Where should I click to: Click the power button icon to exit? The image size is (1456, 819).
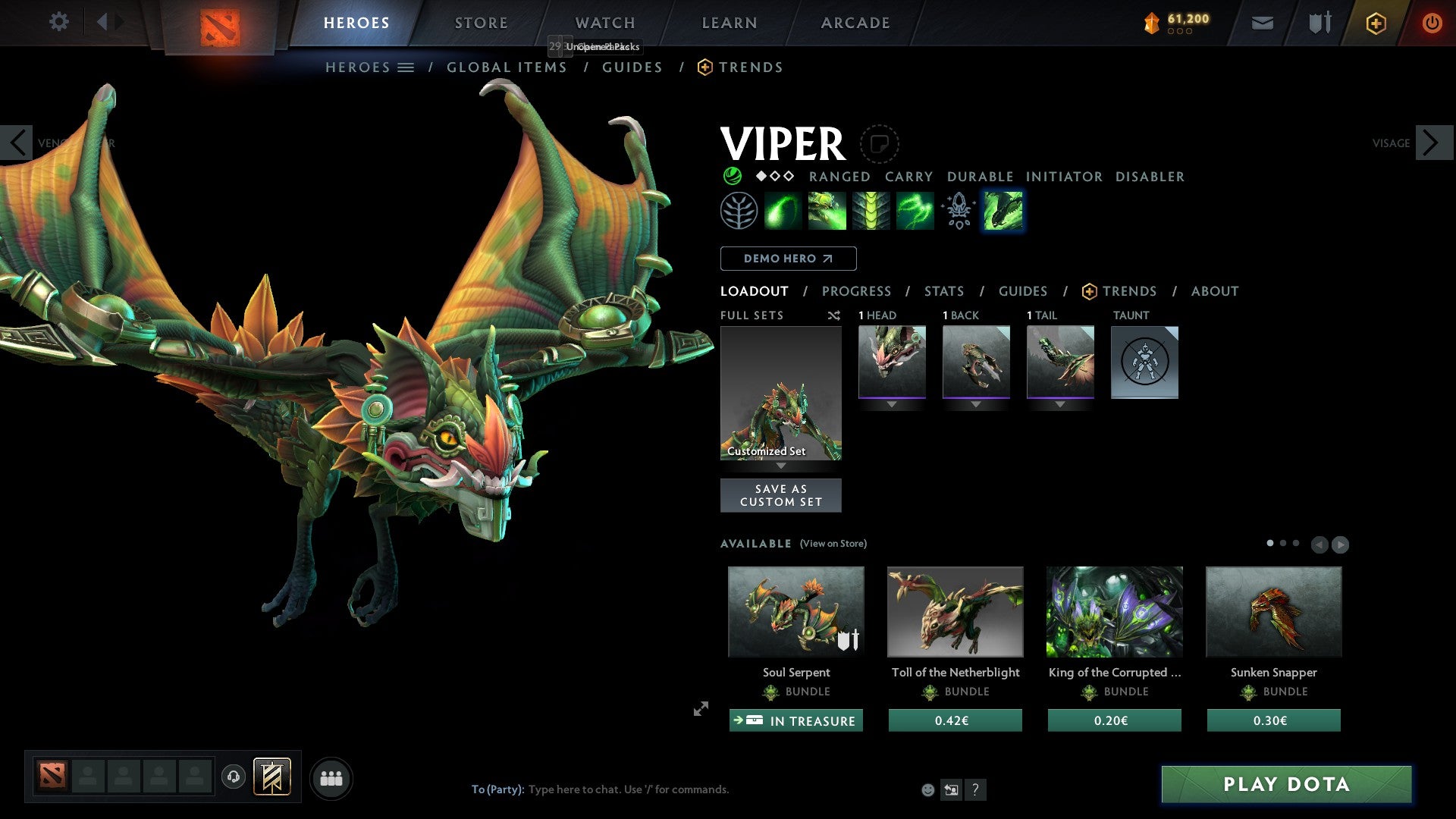pyautogui.click(x=1432, y=23)
